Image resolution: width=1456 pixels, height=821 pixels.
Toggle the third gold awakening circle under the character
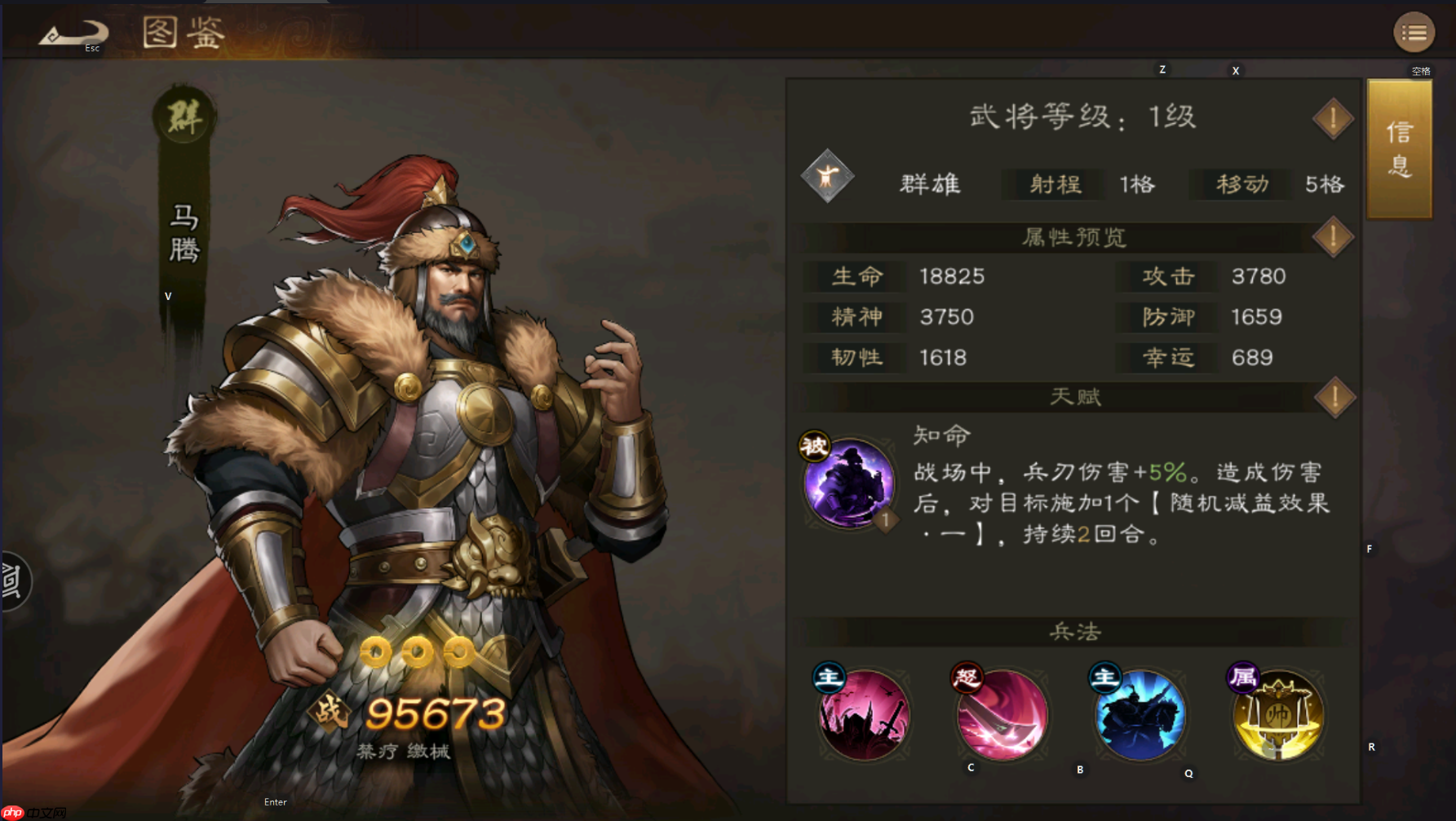[459, 652]
